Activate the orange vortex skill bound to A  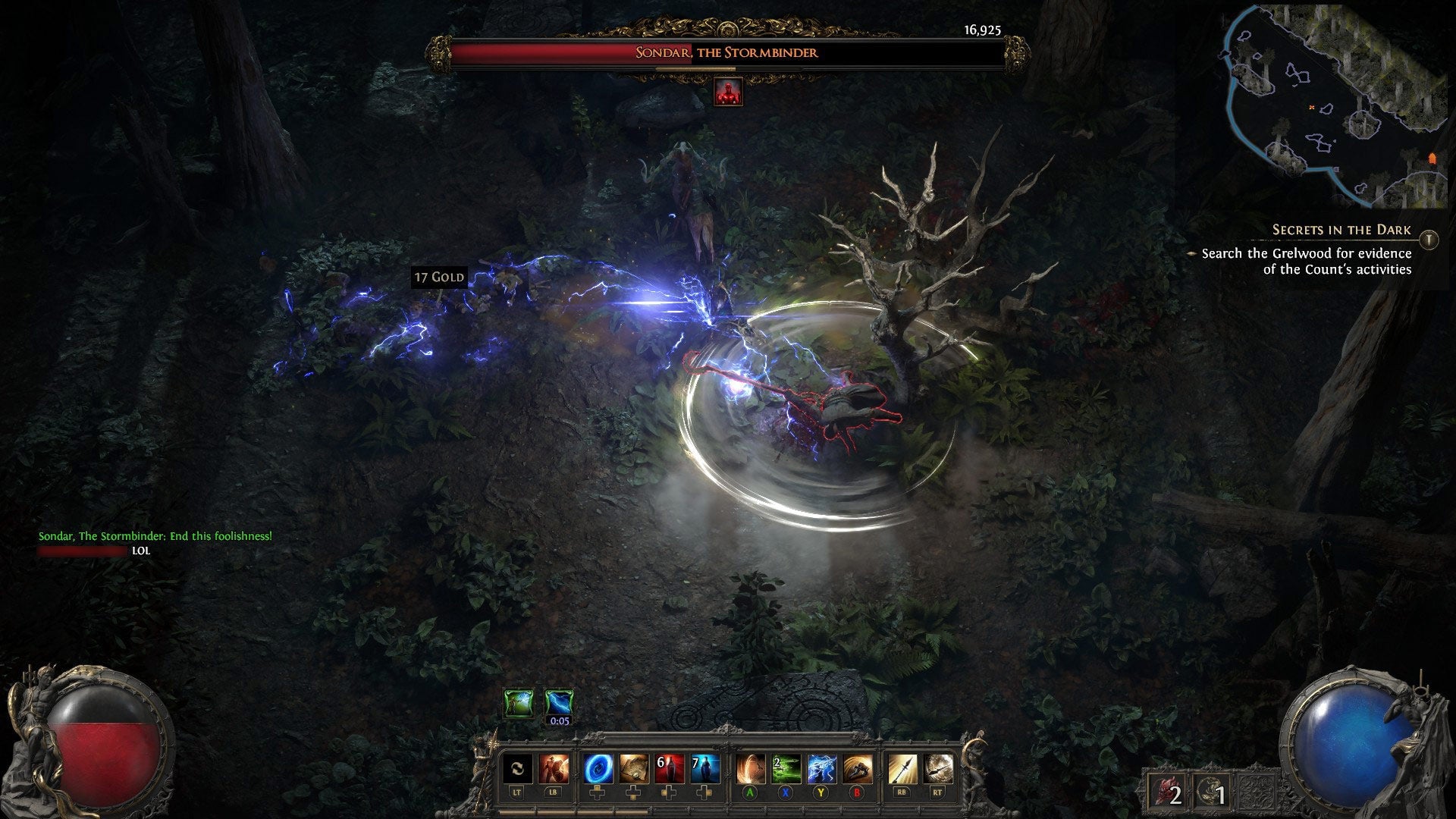750,768
